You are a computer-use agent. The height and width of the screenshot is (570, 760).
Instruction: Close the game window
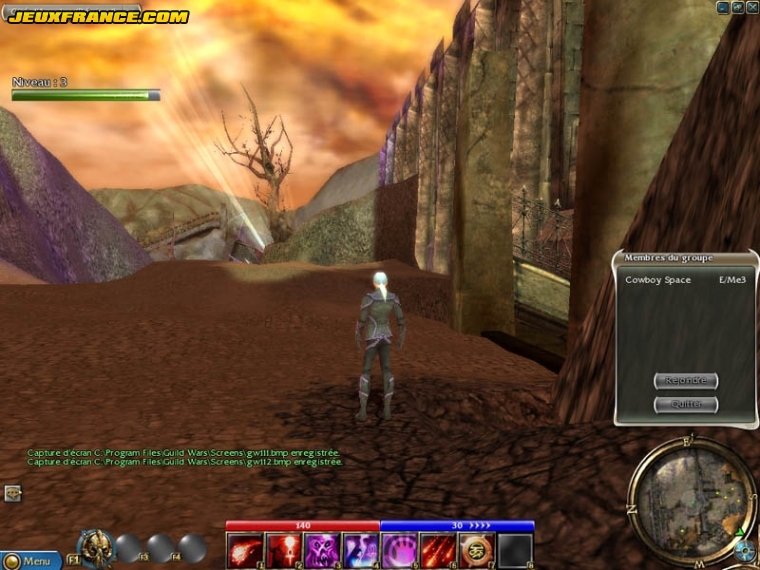click(751, 7)
